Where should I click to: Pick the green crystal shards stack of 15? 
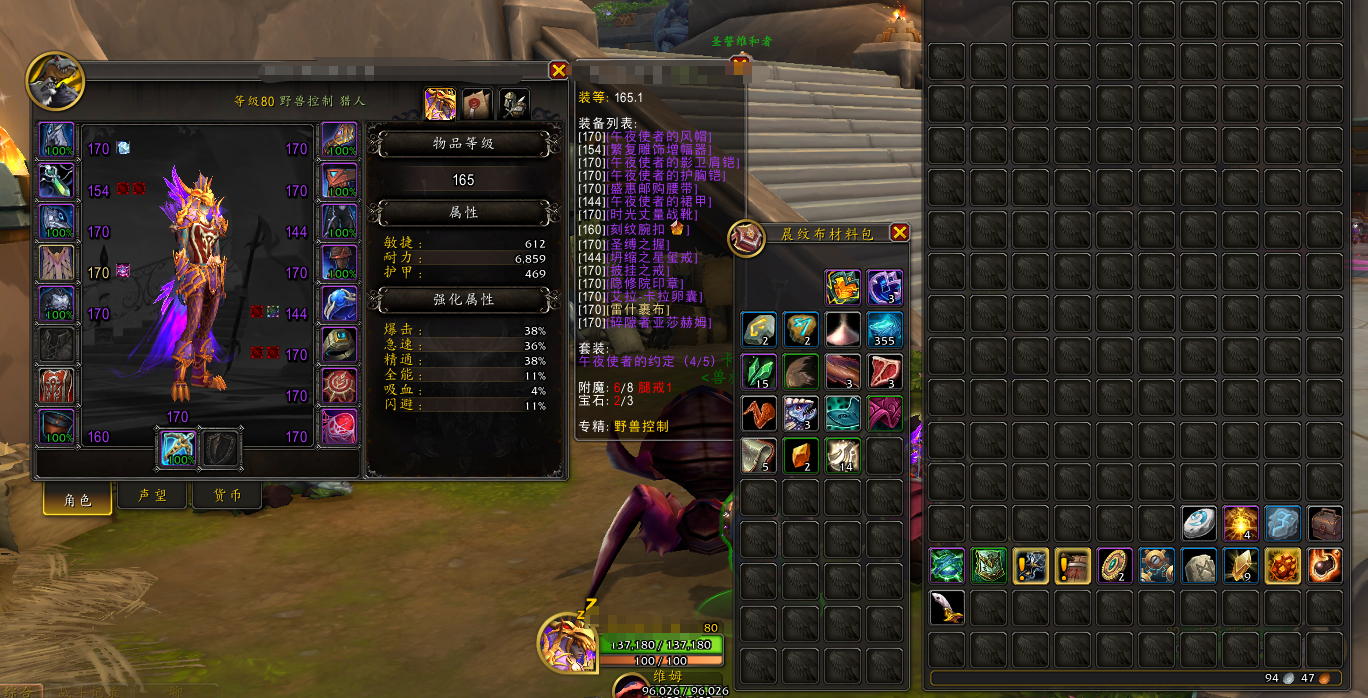[759, 372]
